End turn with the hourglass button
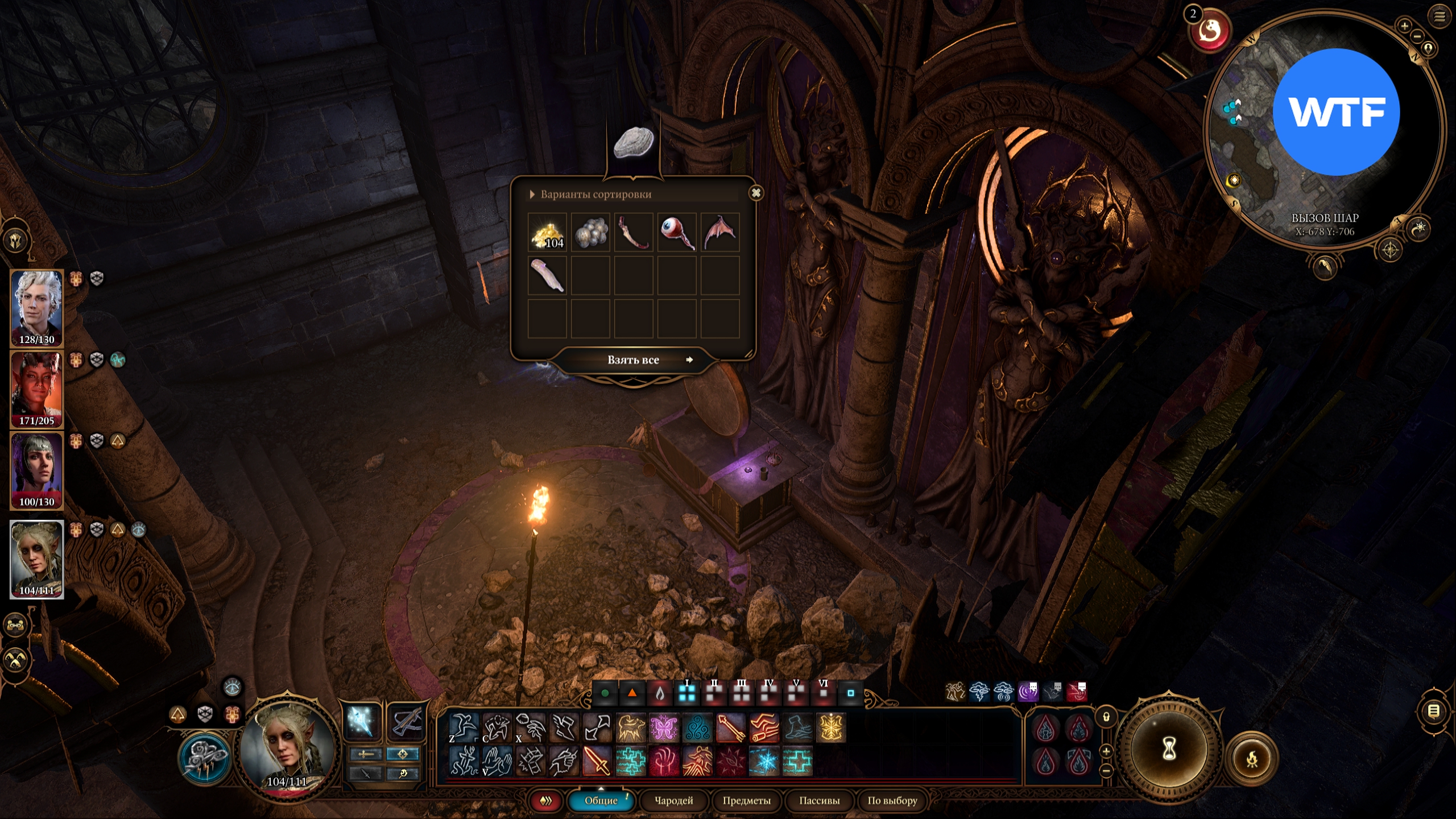 (1169, 750)
